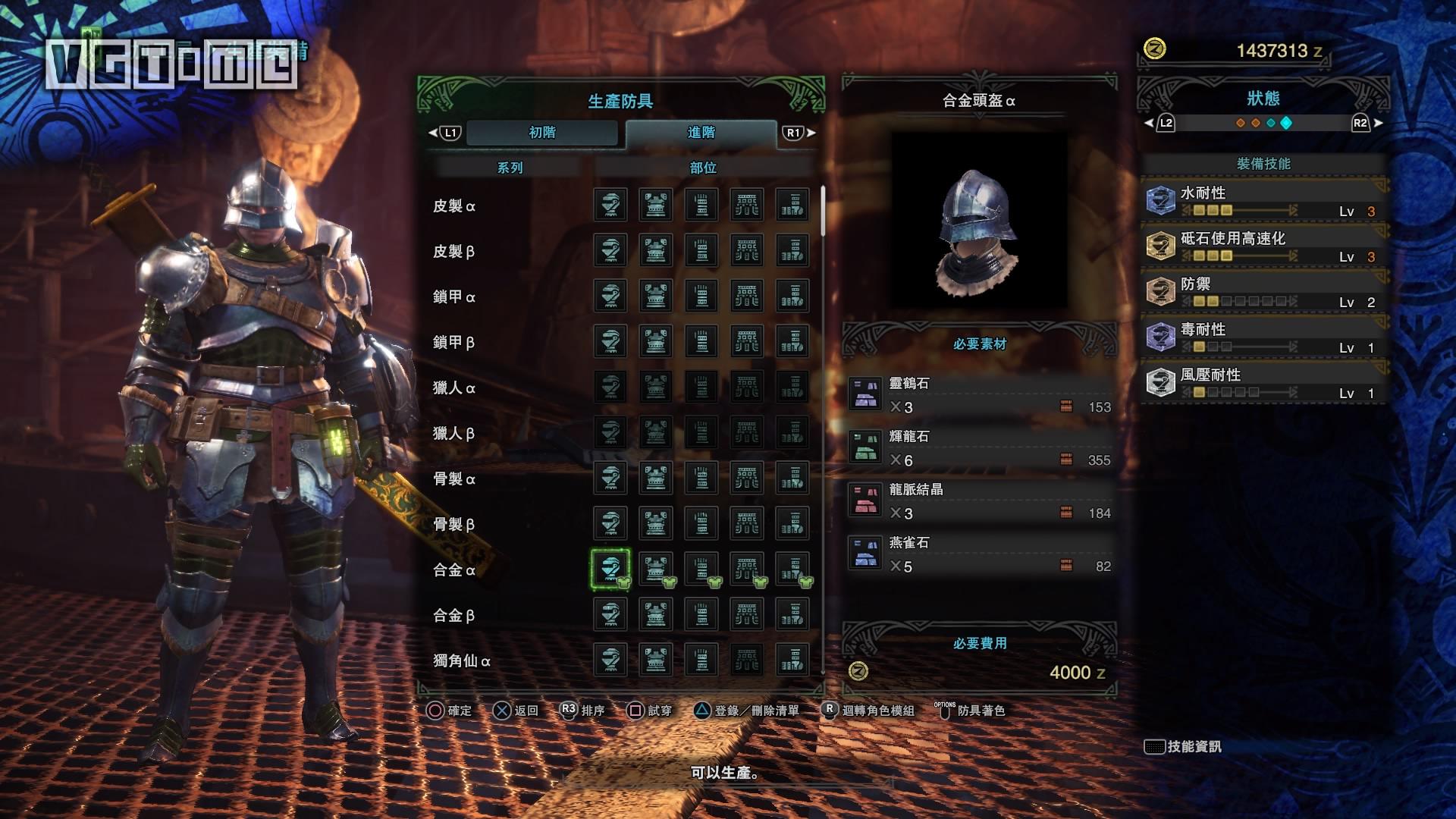Pick the 合金β arm armor icon

(x=701, y=614)
